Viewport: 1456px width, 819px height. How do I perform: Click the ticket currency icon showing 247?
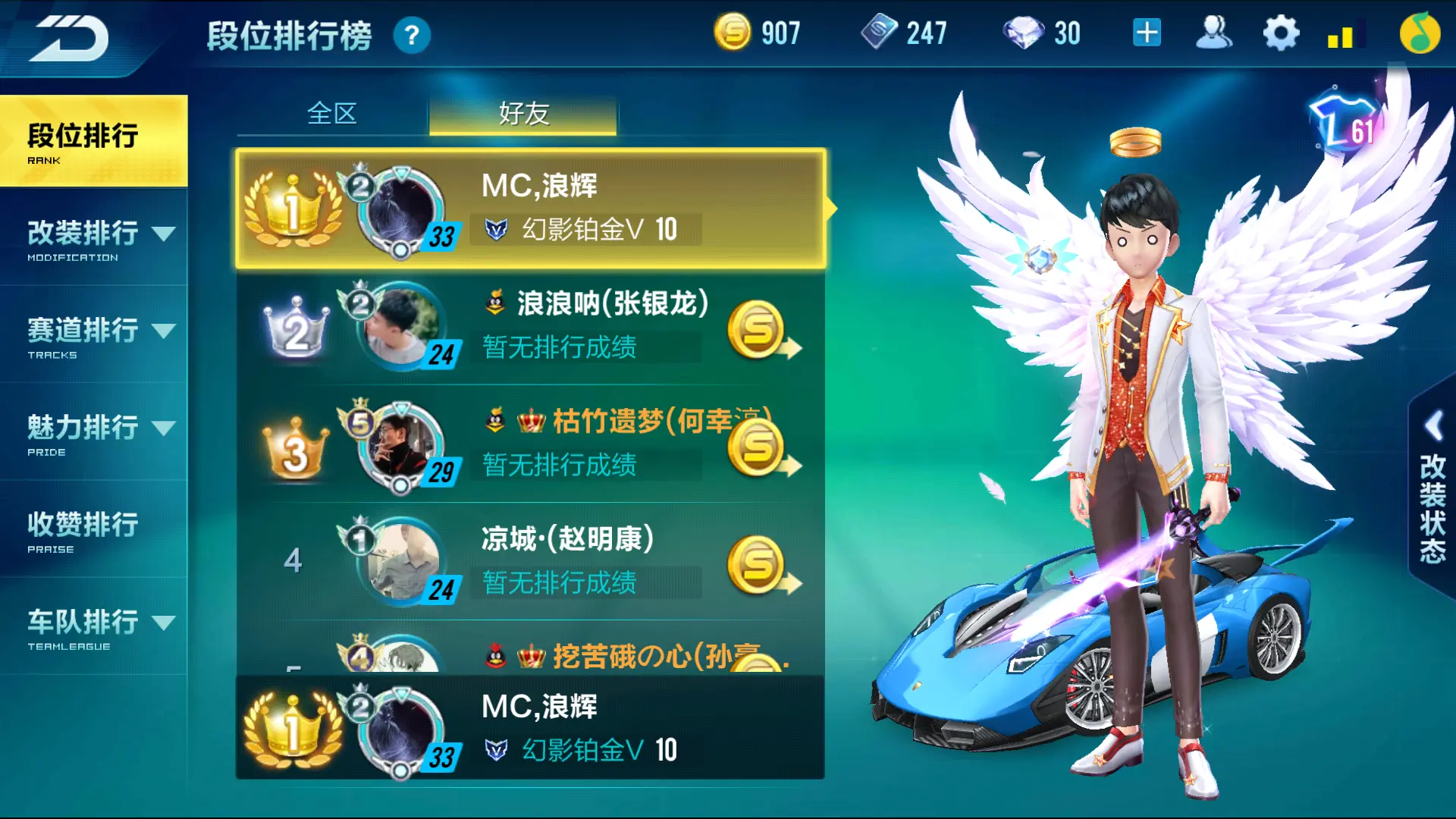881,32
